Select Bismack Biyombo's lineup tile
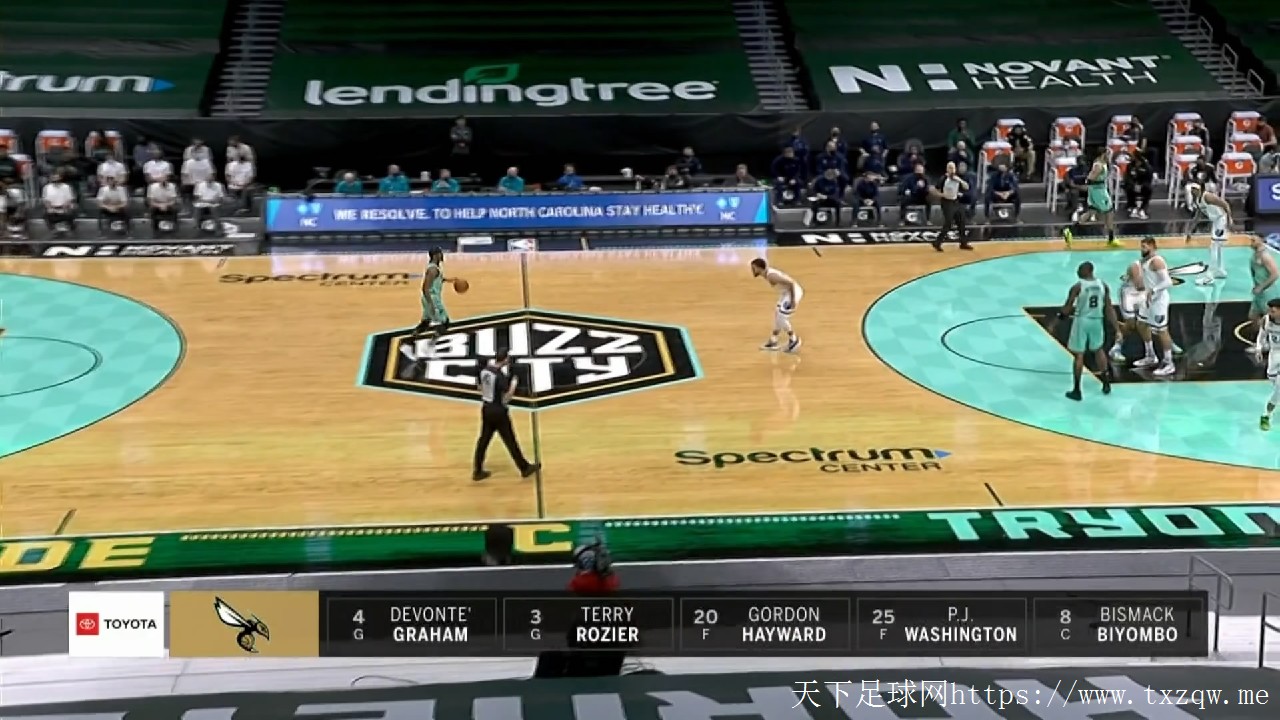The width and height of the screenshot is (1280, 720). (x=1119, y=624)
